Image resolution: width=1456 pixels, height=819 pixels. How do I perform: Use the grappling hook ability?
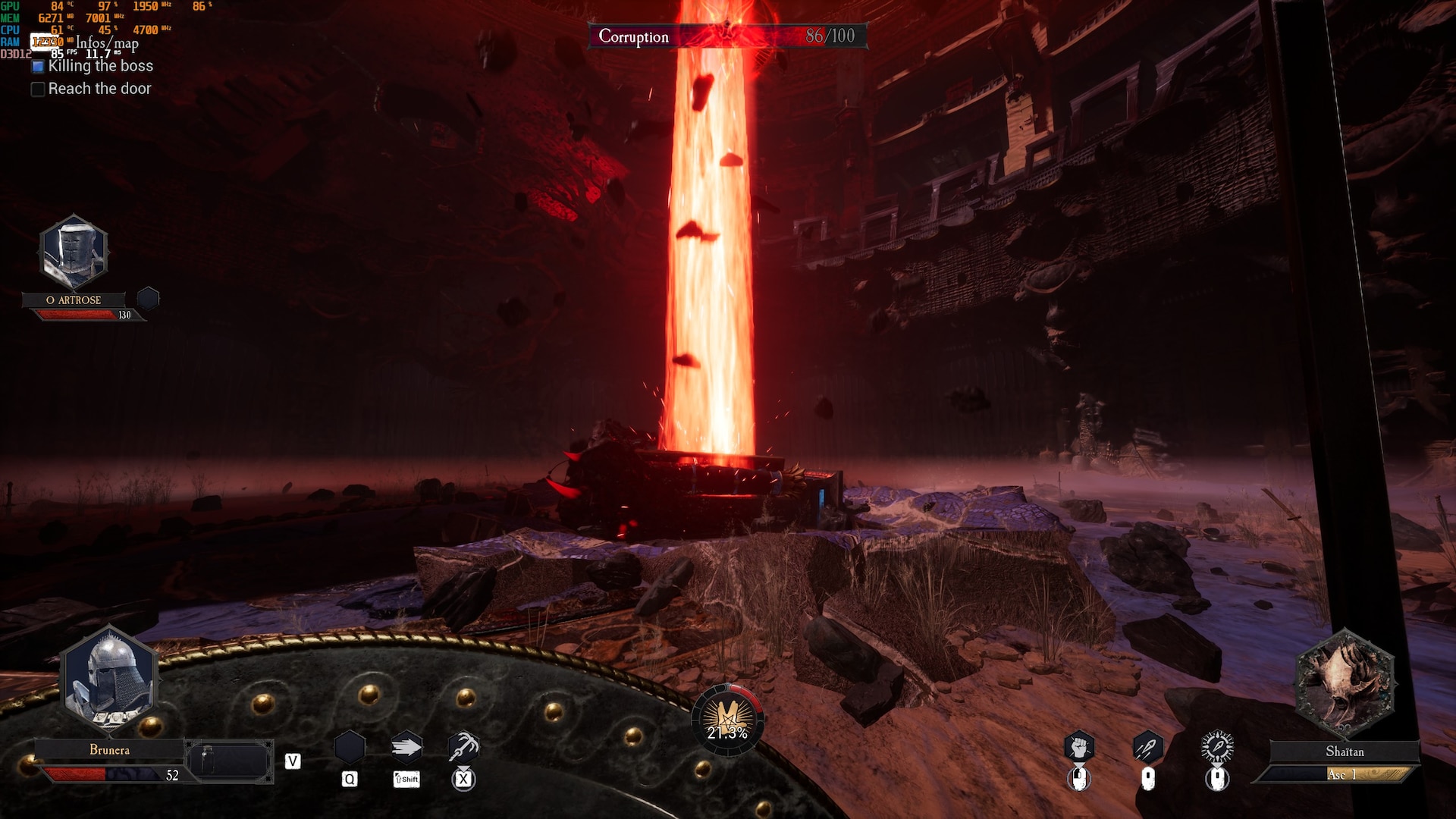tap(463, 748)
